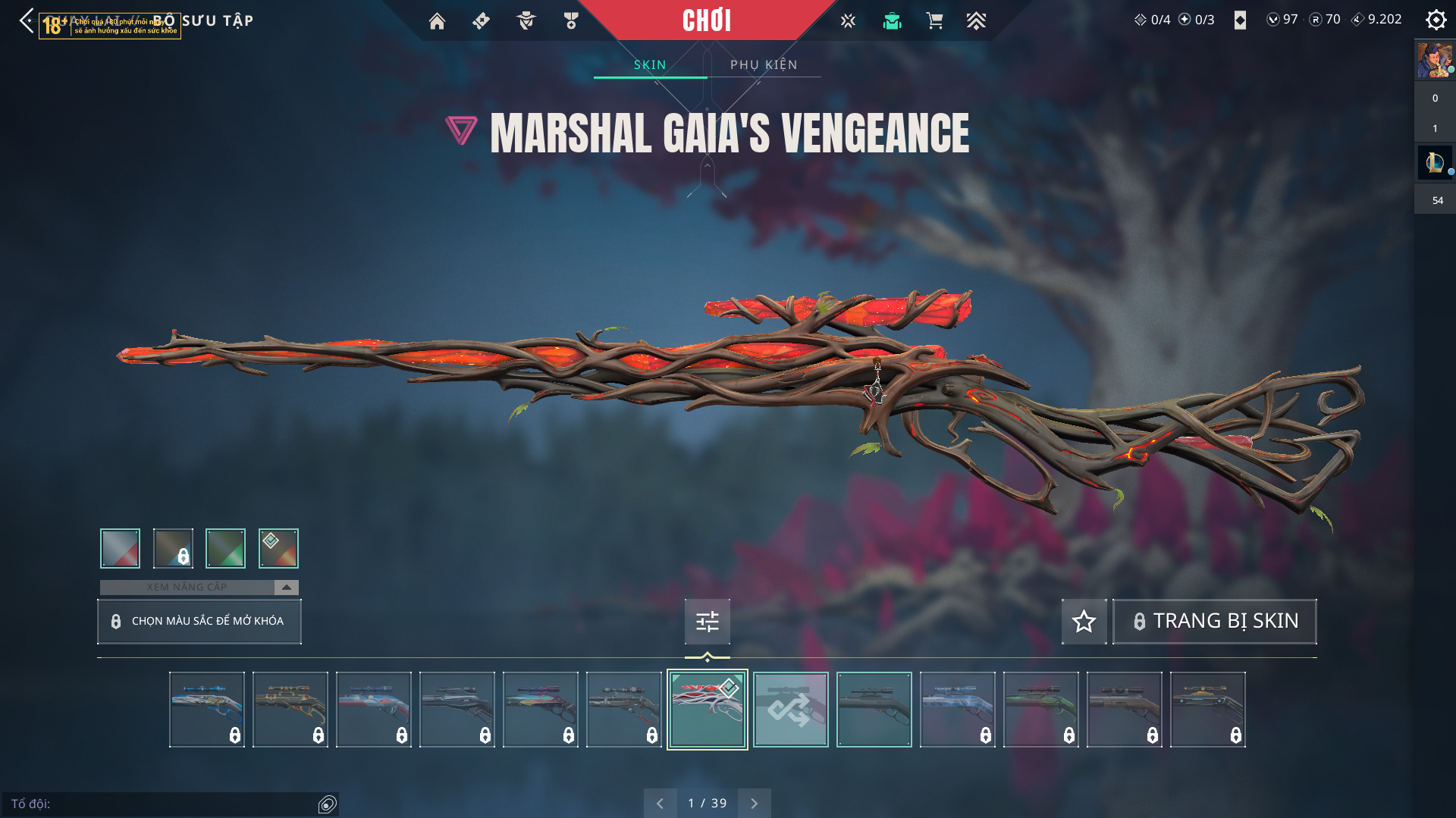Select the highlighted Gaia's Vengeance thumbnail
This screenshot has width=1456, height=818.
click(x=707, y=710)
